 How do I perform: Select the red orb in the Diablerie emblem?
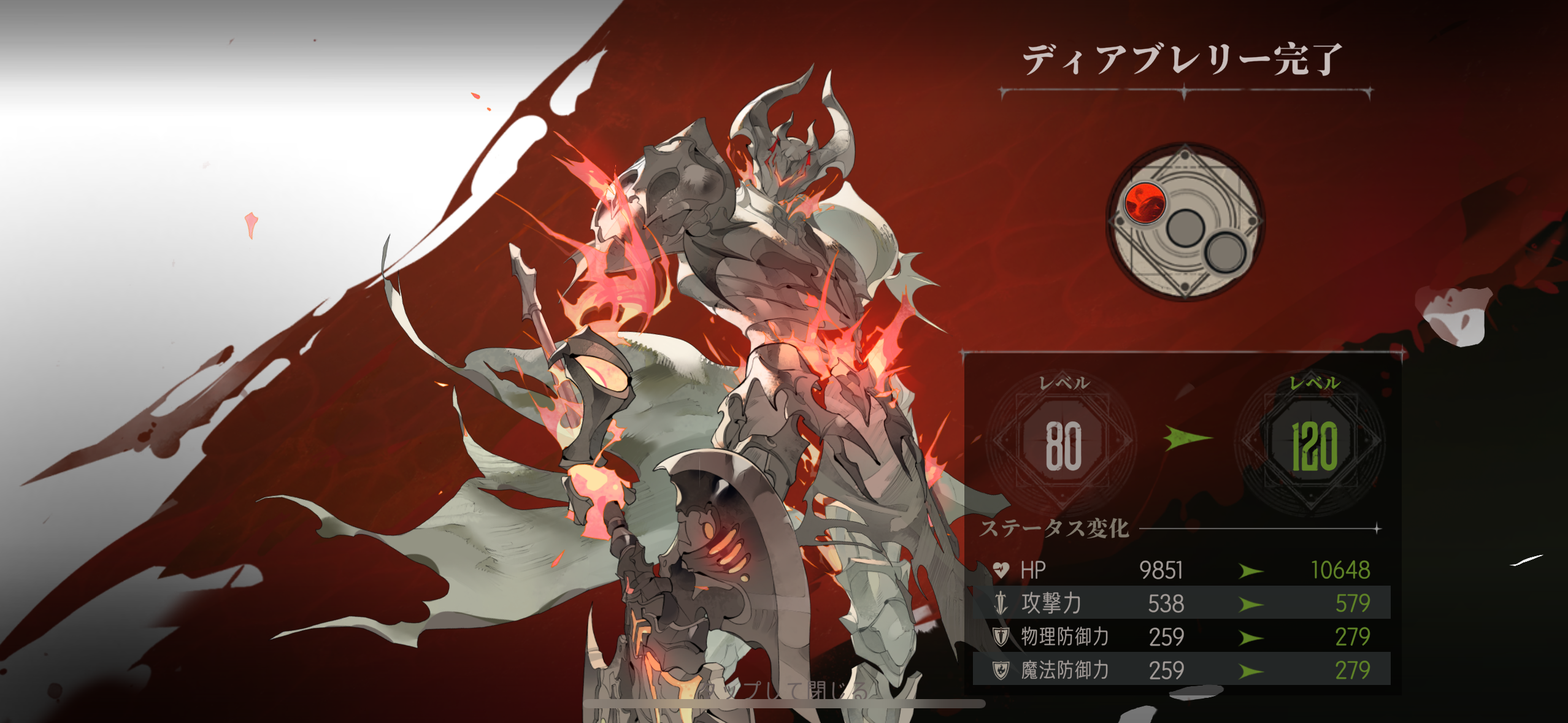pyautogui.click(x=1144, y=202)
